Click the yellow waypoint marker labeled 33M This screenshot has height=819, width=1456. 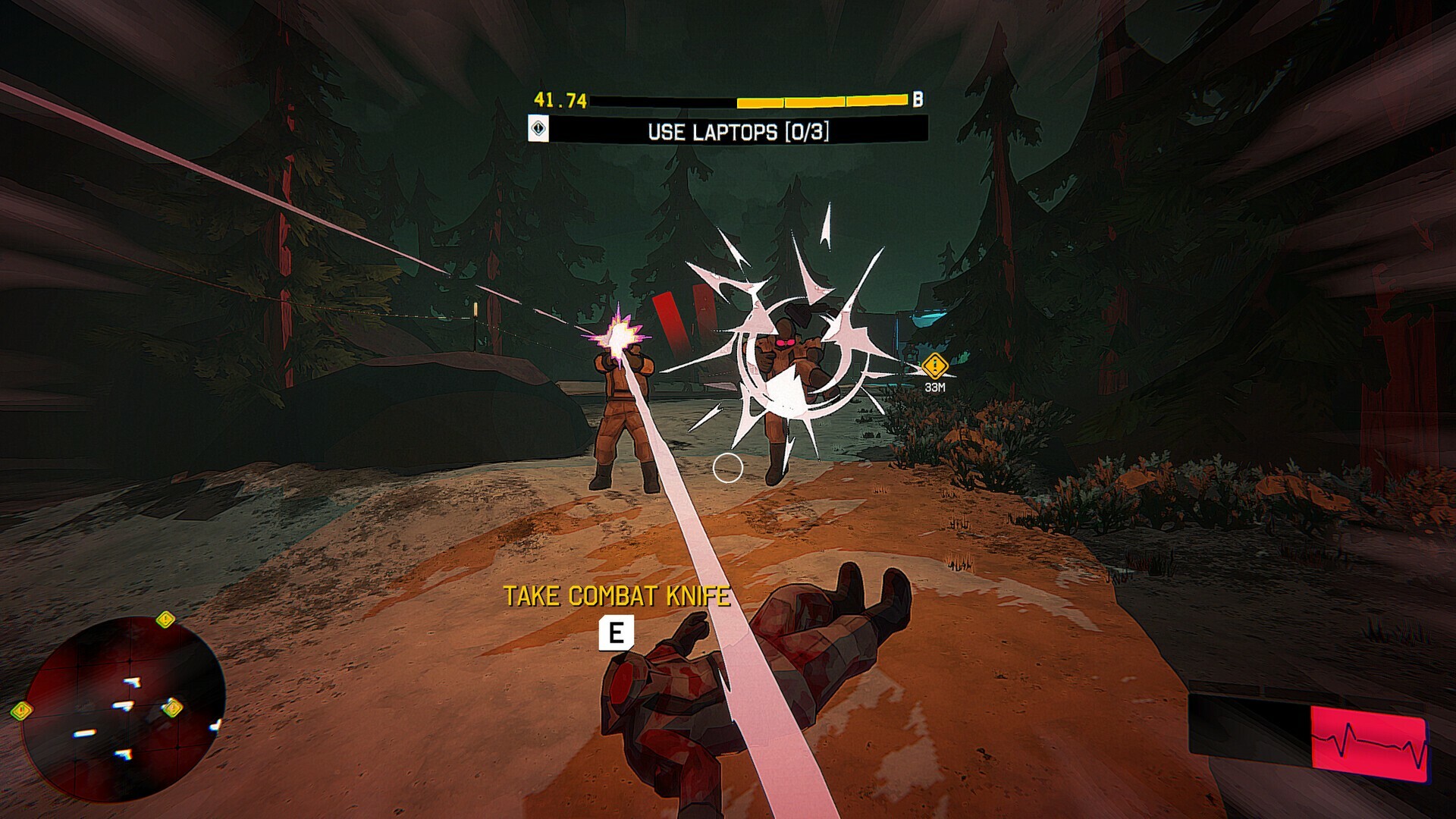click(935, 367)
